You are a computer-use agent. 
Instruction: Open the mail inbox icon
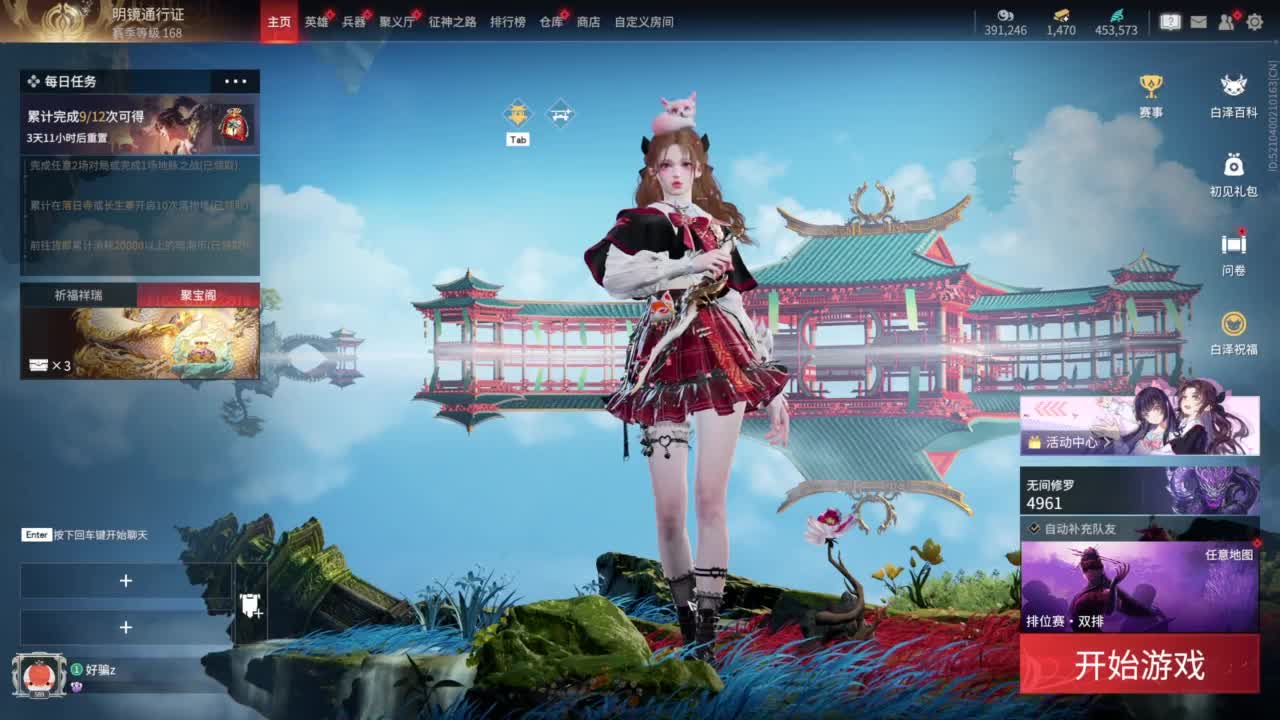1199,22
